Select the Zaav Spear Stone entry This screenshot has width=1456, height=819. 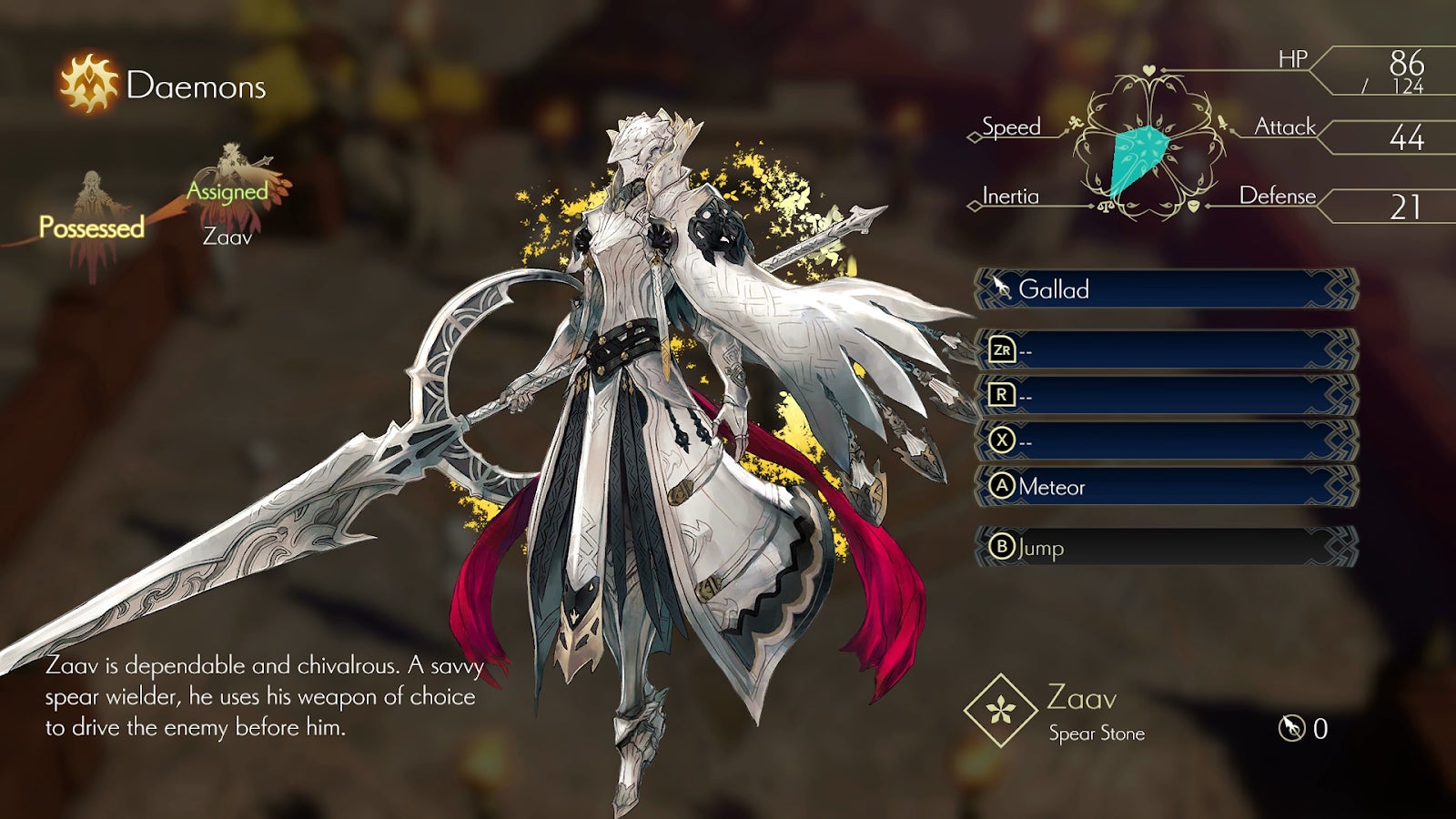pyautogui.click(x=1056, y=712)
